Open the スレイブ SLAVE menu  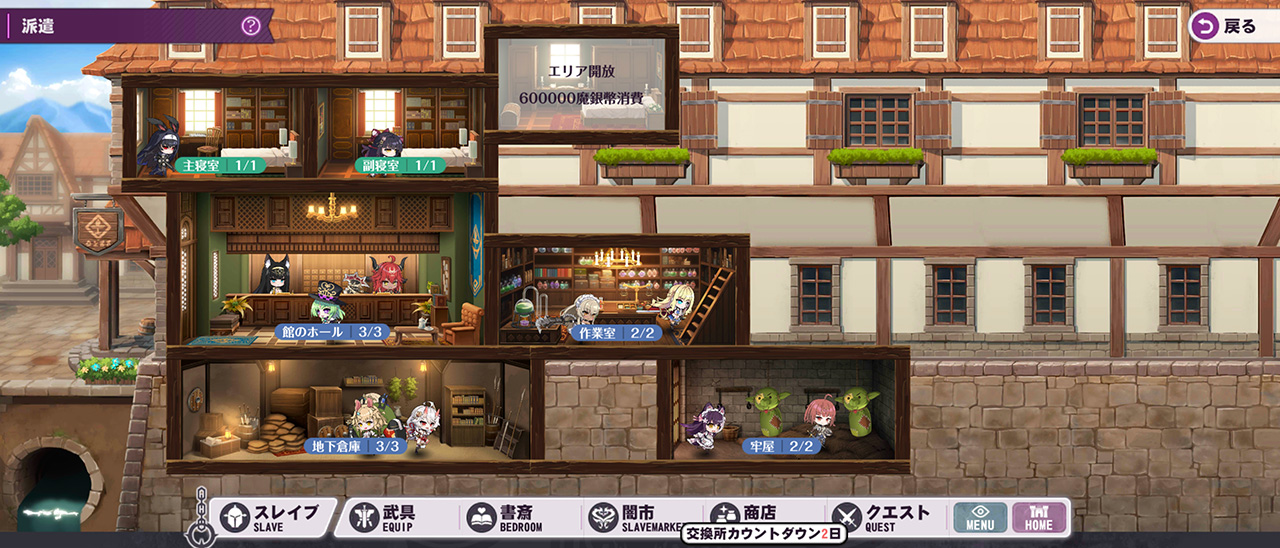coord(271,517)
